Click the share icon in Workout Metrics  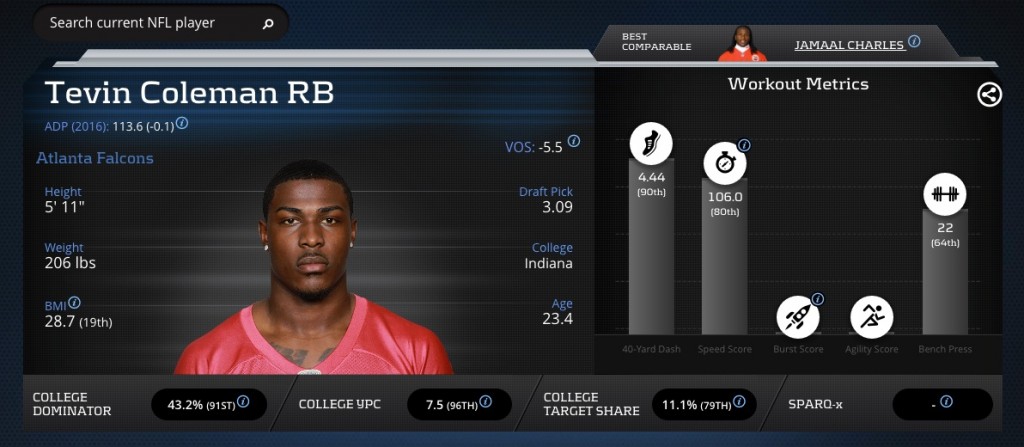[x=989, y=95]
